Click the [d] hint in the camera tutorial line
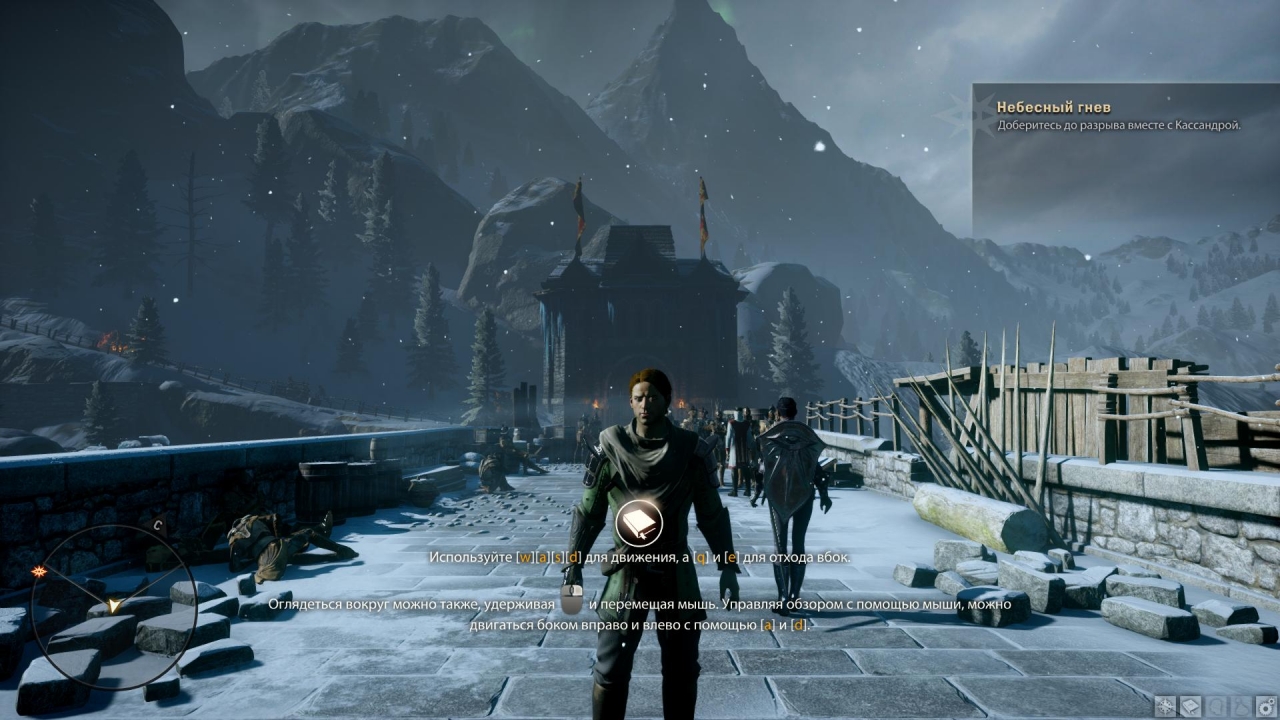This screenshot has height=720, width=1280. 797,626
